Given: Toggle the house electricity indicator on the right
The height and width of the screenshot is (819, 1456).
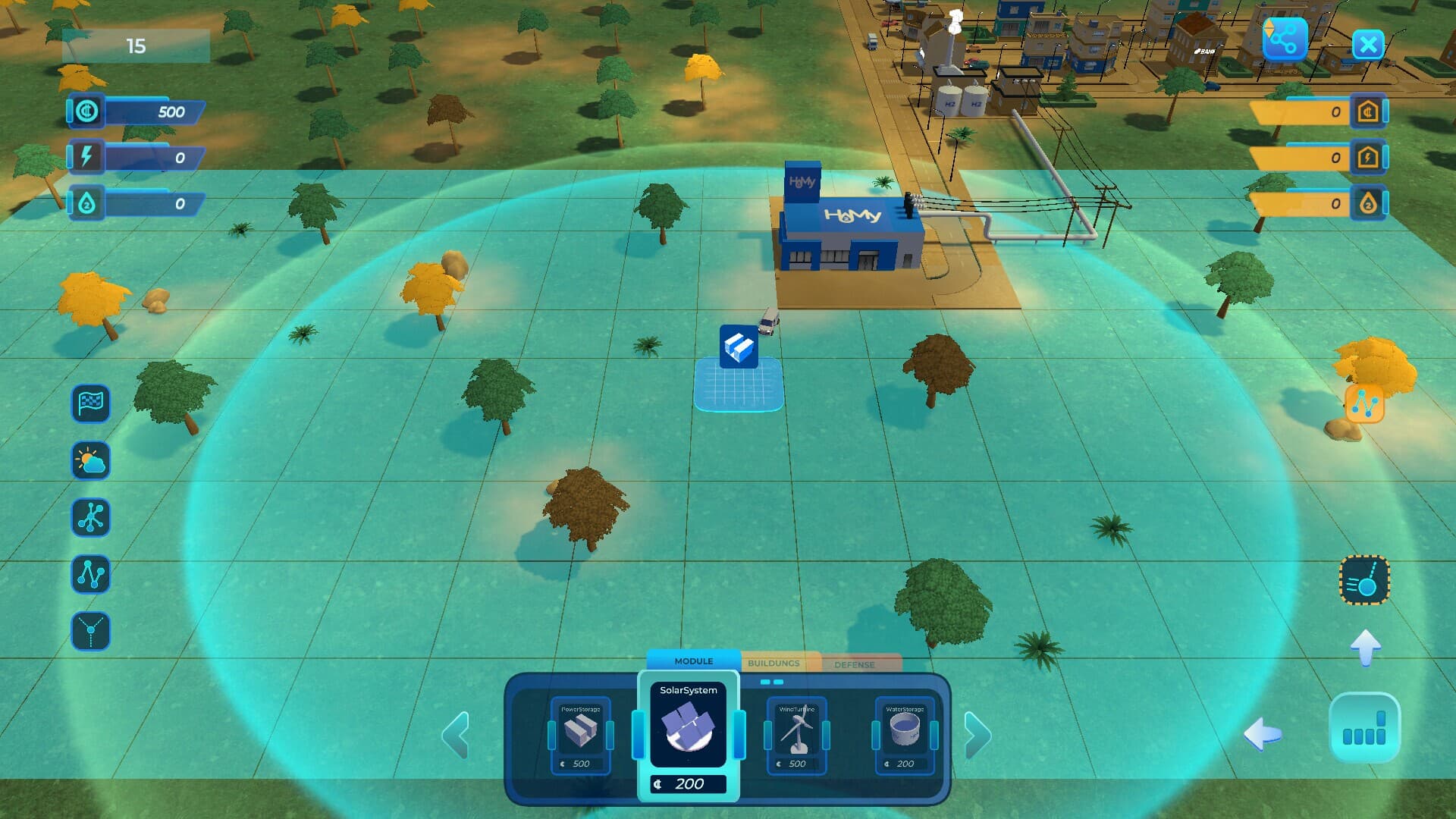Looking at the screenshot, I should tap(1367, 157).
